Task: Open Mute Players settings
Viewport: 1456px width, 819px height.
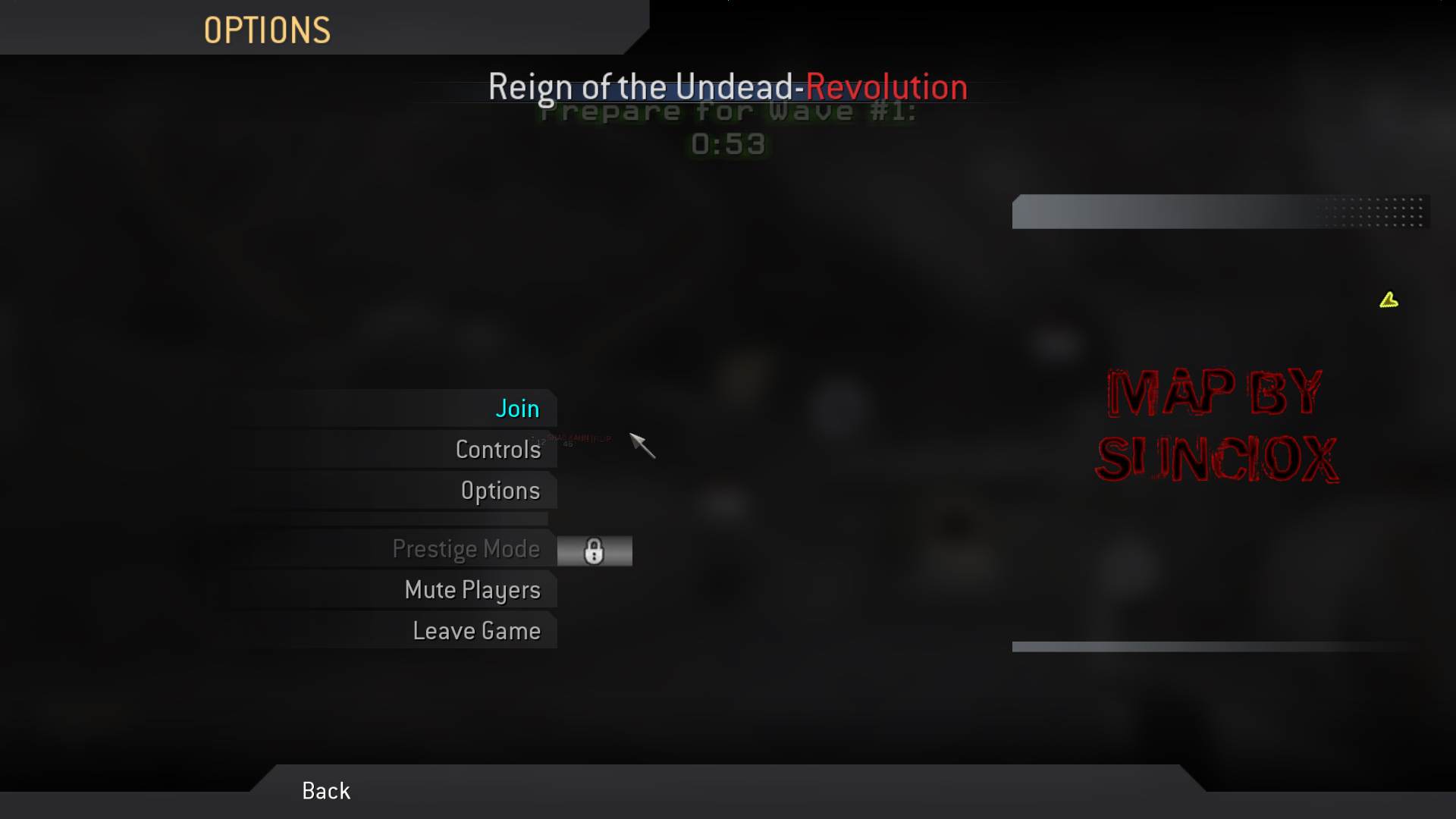Action: [x=472, y=589]
